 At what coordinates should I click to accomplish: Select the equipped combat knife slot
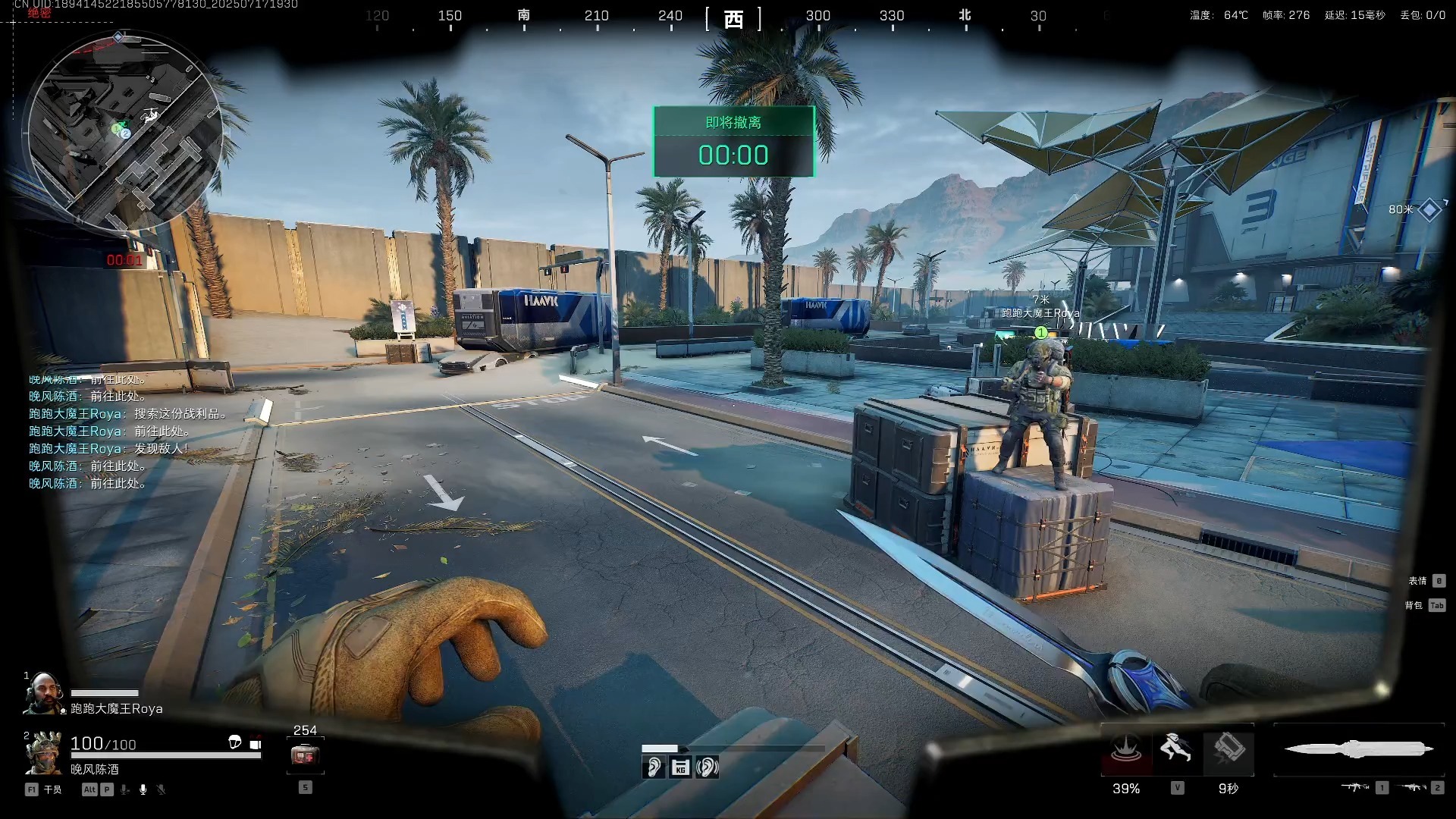tap(1359, 750)
